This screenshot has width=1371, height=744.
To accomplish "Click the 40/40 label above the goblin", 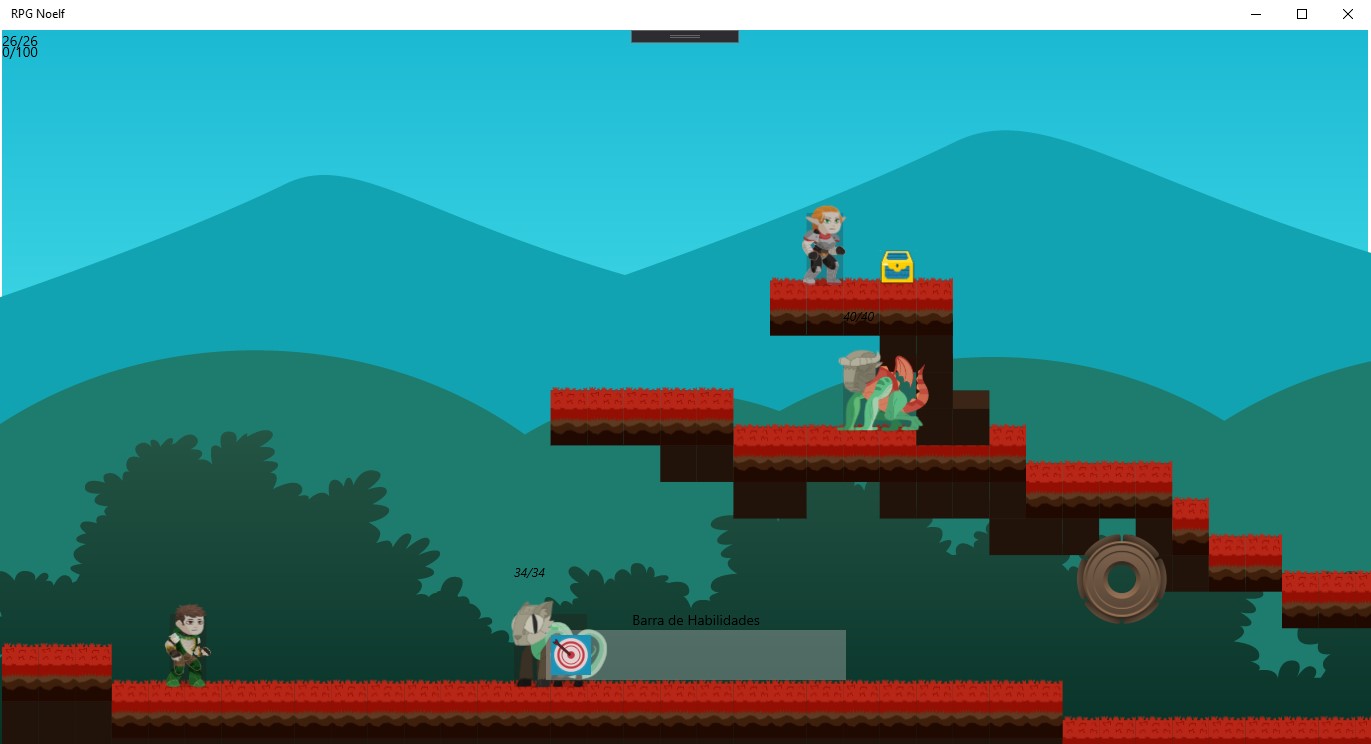I will click(x=858, y=316).
